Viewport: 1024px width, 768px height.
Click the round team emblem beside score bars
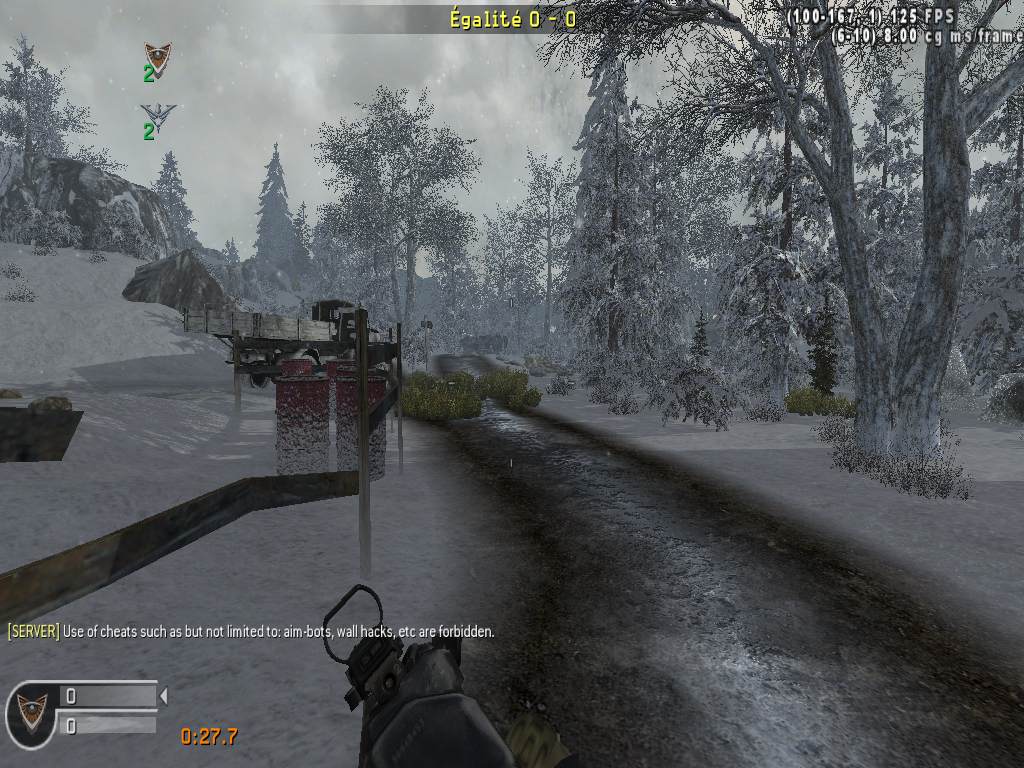[31, 713]
